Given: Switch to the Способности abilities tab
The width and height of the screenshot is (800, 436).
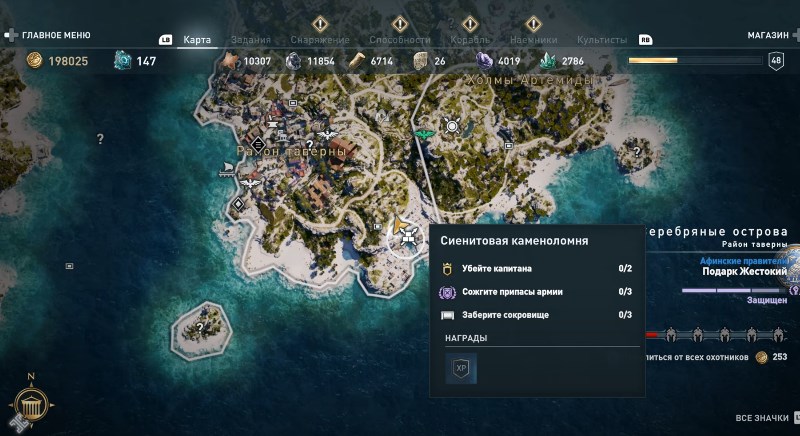Looking at the screenshot, I should click(400, 40).
